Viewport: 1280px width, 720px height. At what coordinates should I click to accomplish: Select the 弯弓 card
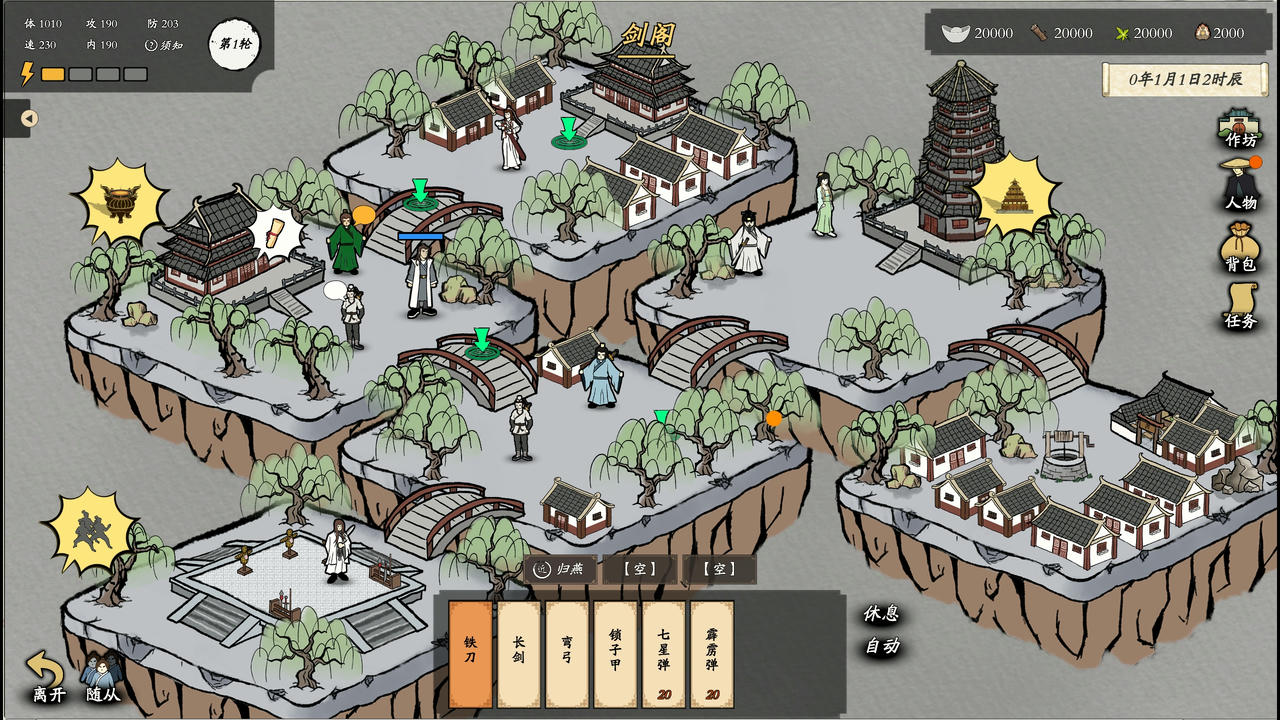point(567,654)
